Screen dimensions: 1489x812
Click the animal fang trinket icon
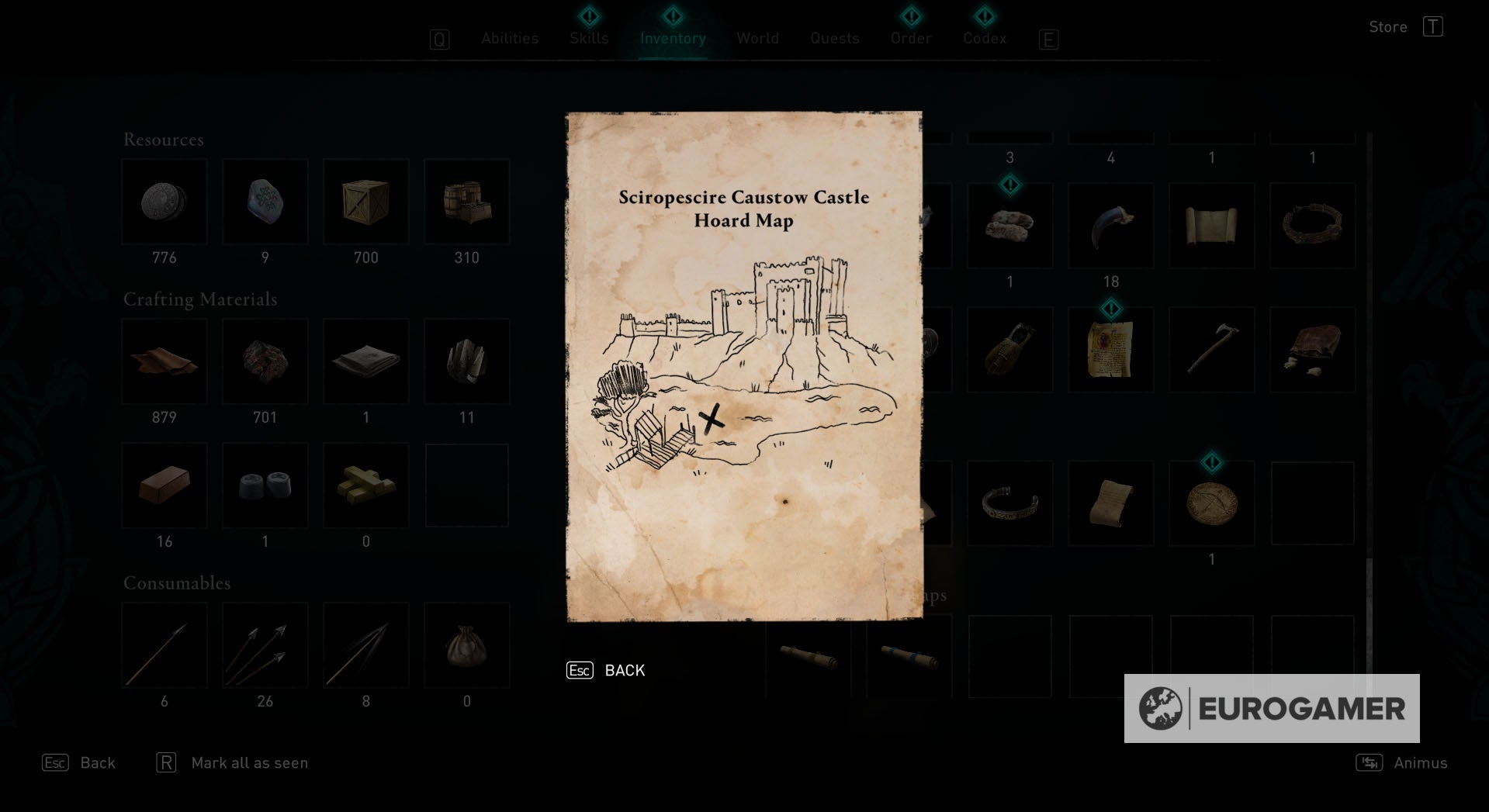pos(1110,226)
